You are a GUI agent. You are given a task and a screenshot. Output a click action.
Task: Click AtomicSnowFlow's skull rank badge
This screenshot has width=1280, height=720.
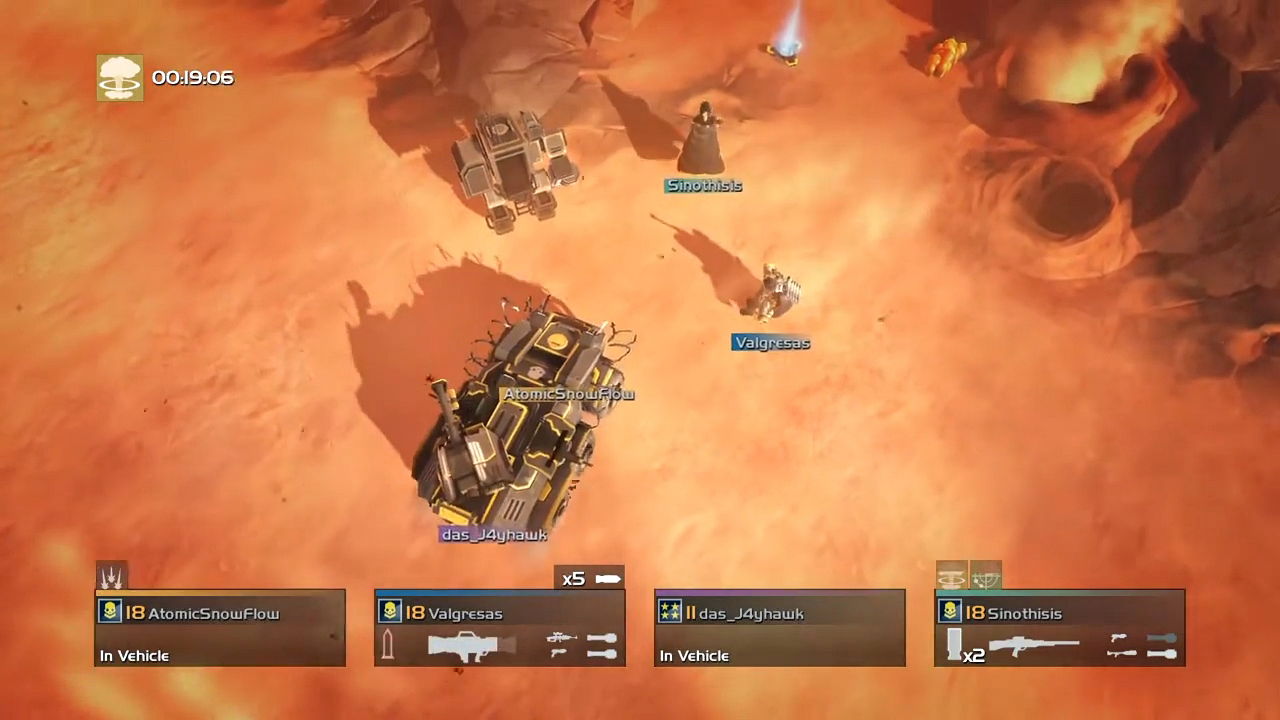click(110, 613)
